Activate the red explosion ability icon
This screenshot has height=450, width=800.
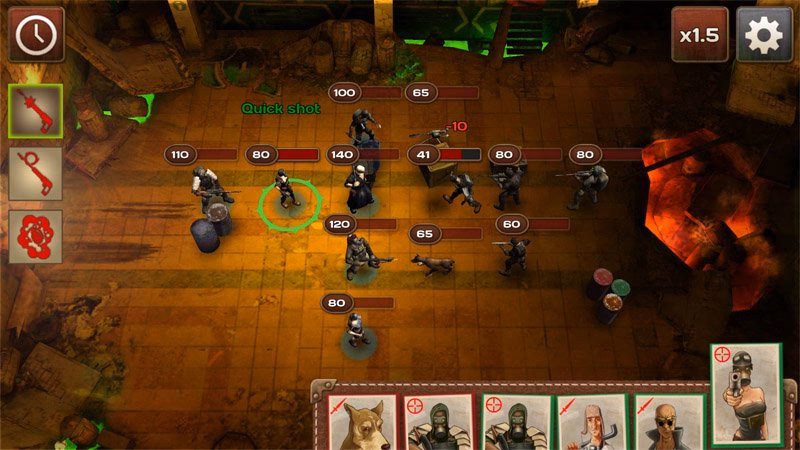(36, 237)
